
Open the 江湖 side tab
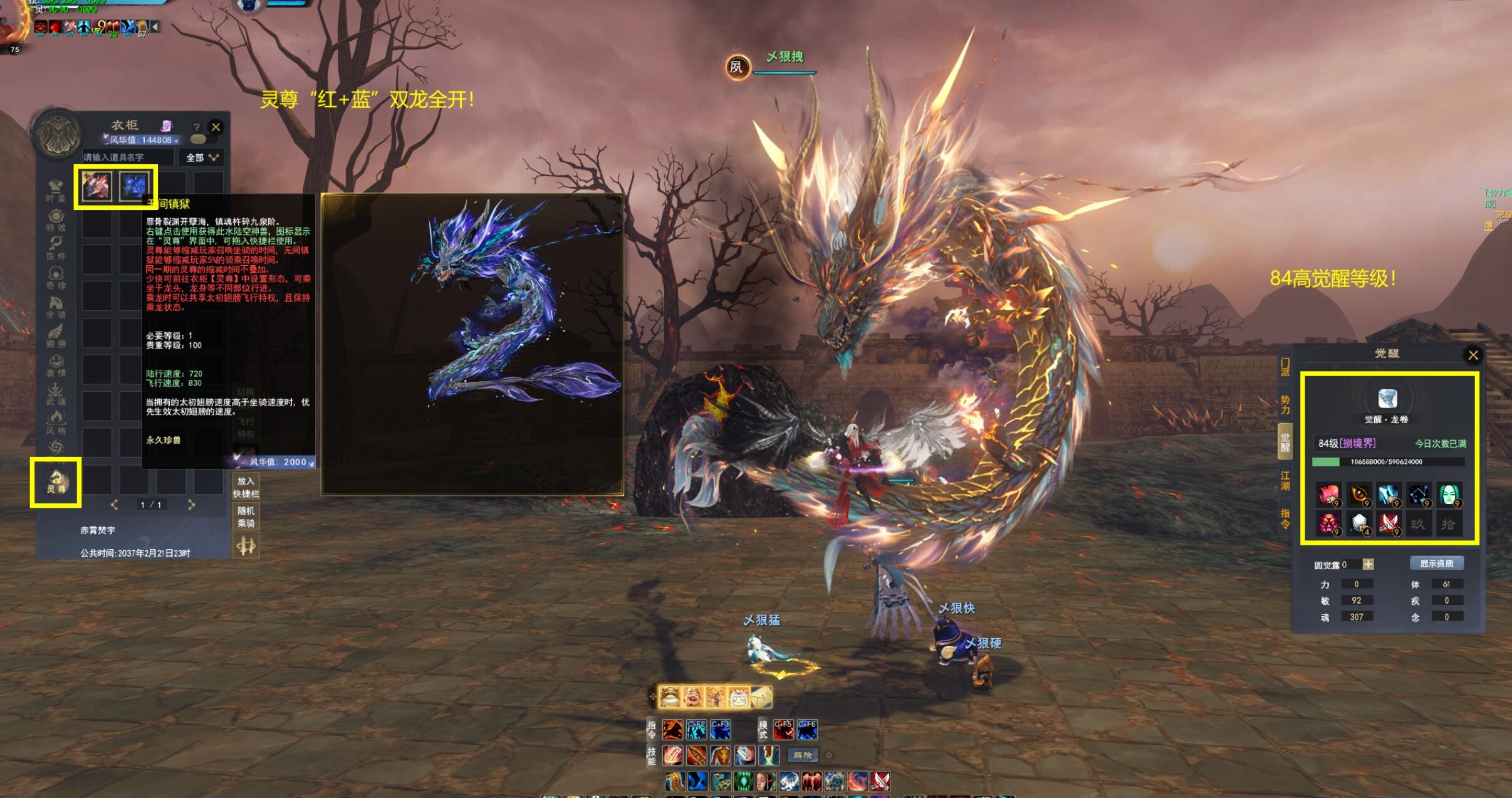click(x=1285, y=481)
